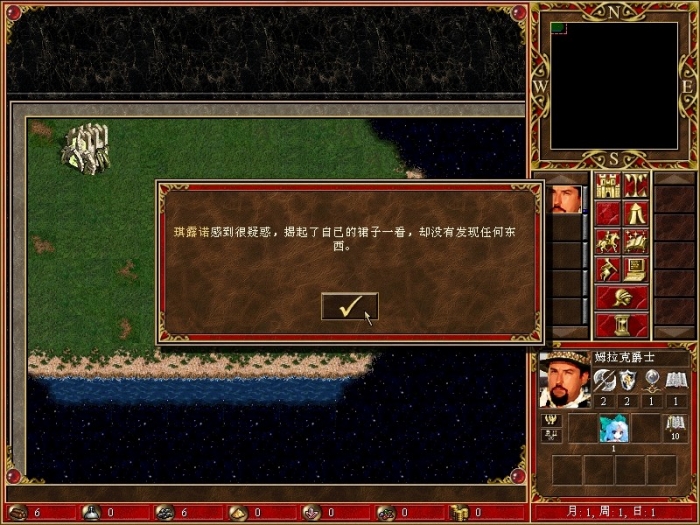Image resolution: width=700 pixels, height=525 pixels.
Task: Open the kingdom overview castle icon
Action: [607, 185]
